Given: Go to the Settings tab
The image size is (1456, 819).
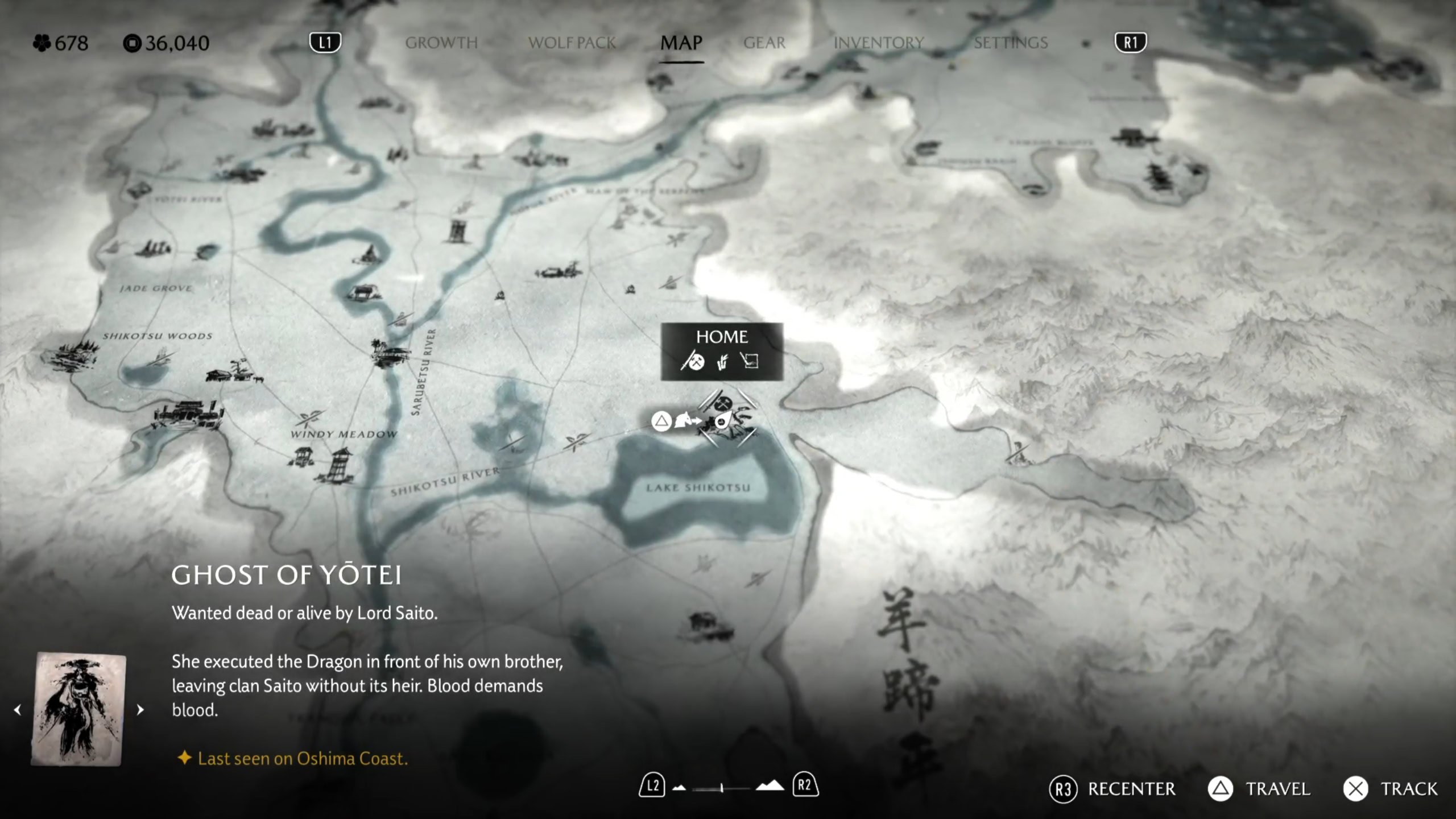Looking at the screenshot, I should coord(1011,43).
